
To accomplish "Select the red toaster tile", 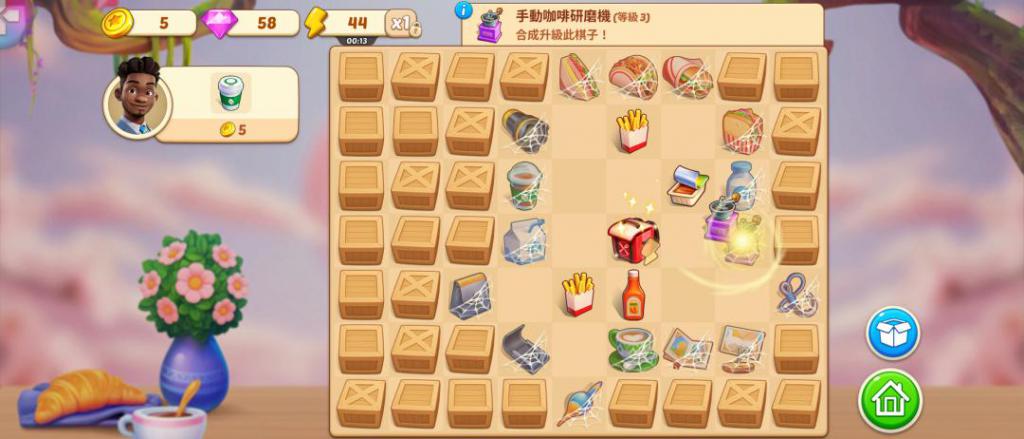I will pyautogui.click(x=632, y=240).
